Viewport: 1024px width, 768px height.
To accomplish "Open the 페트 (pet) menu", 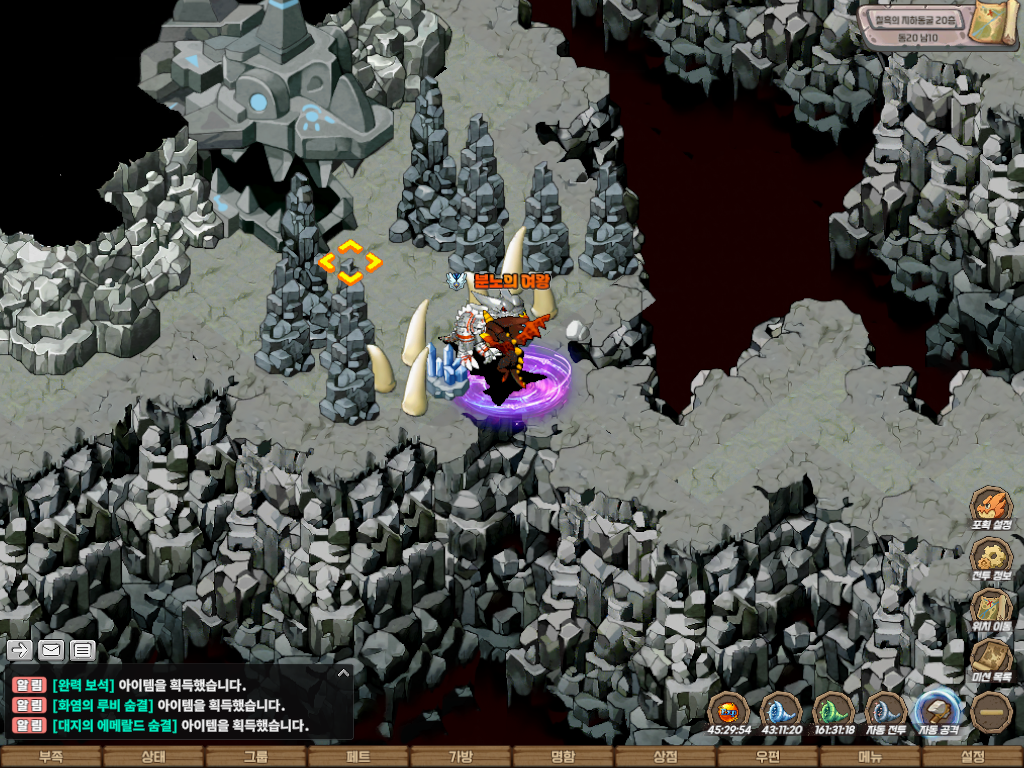I will (x=358, y=757).
